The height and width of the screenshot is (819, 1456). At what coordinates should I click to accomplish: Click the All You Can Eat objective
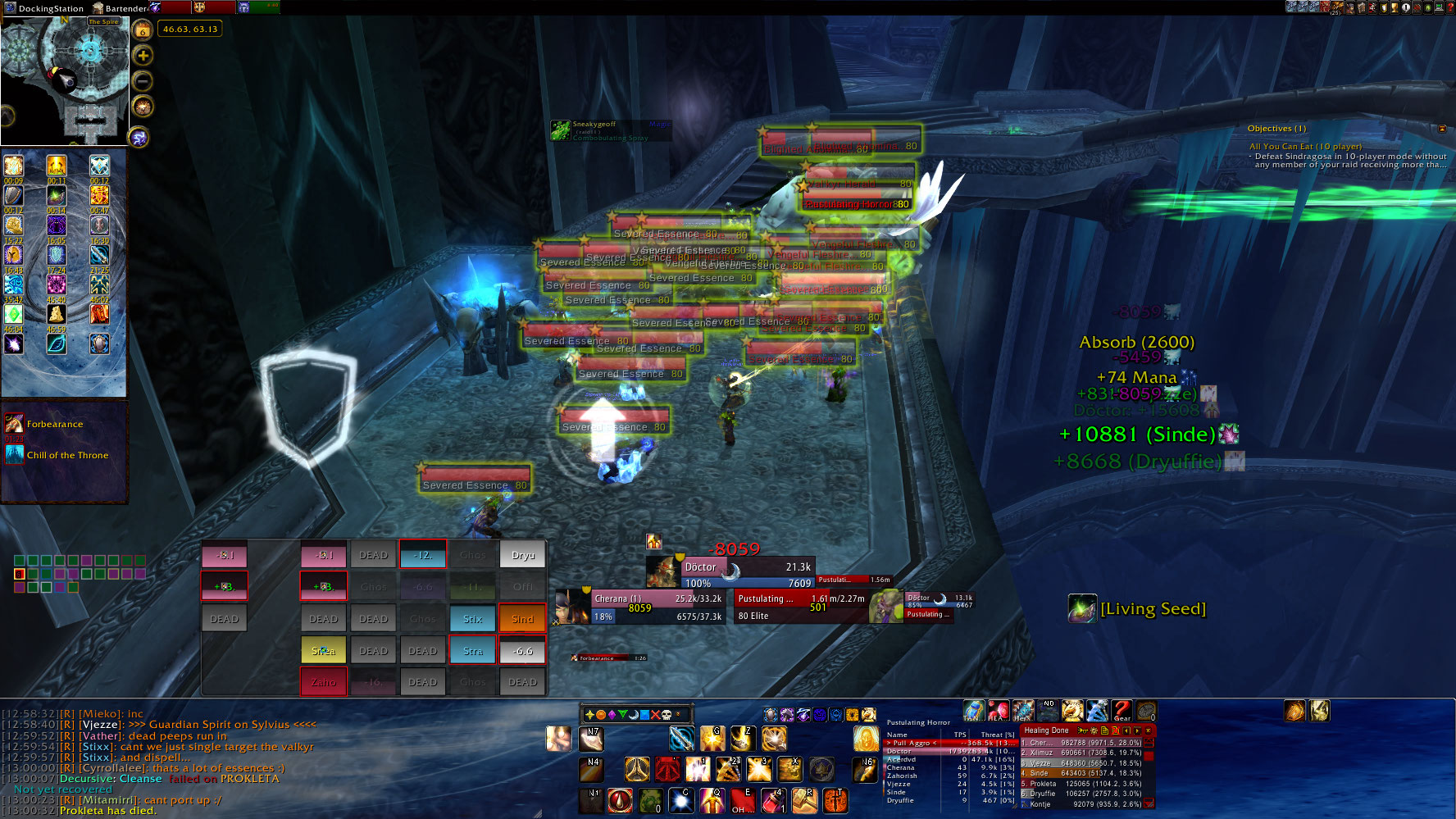tap(1305, 147)
